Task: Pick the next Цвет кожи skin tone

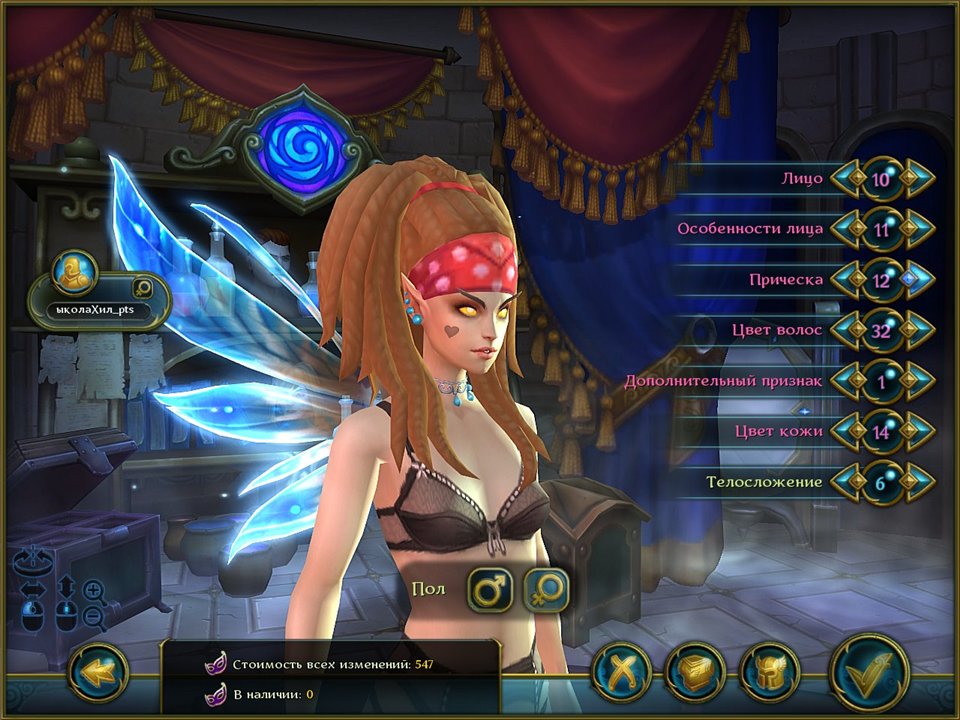Action: [915, 431]
